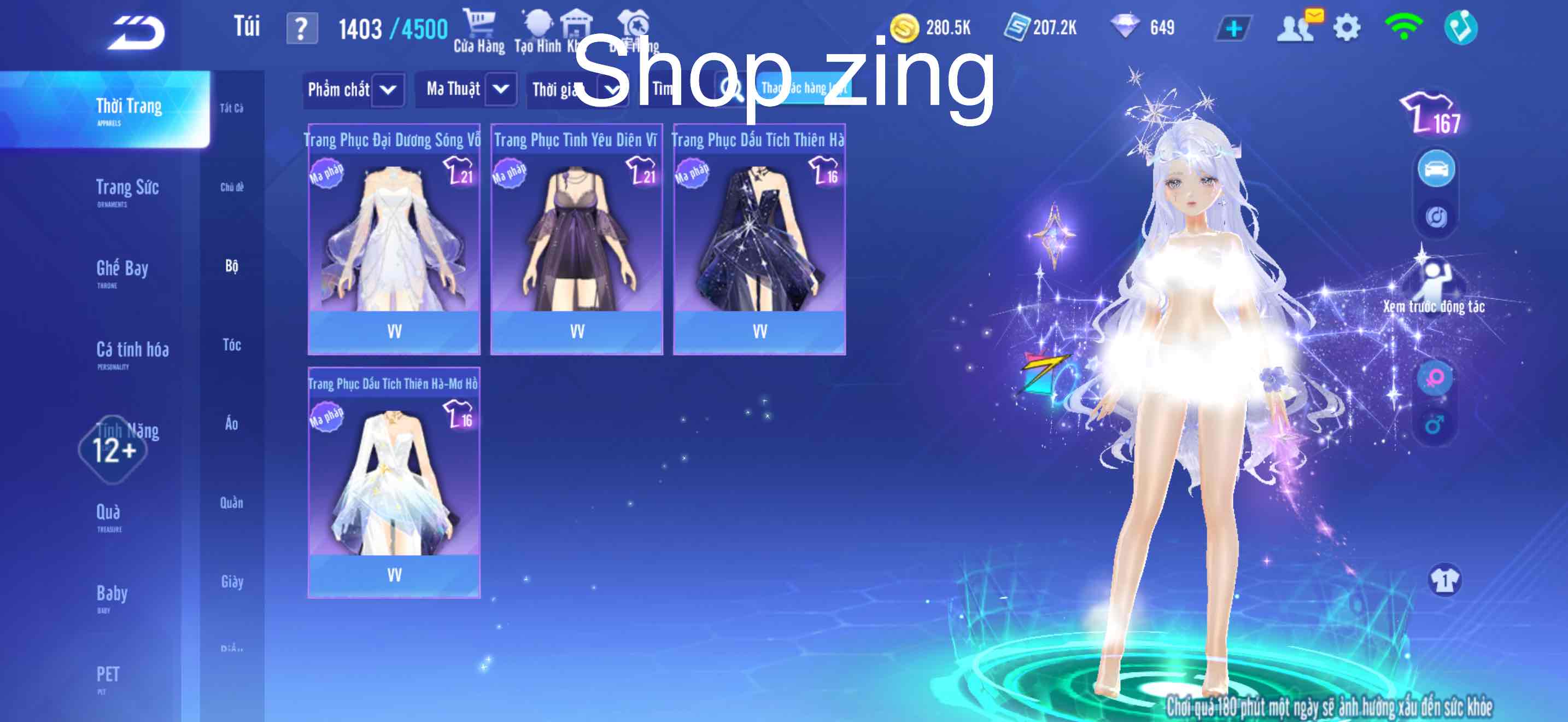
Task: Click the search magnifier icon
Action: [729, 89]
